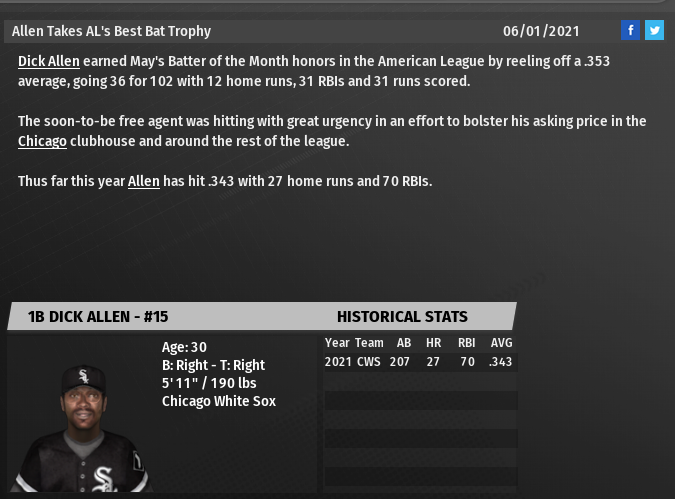Open the underlined Dick Allen player link

[48, 61]
